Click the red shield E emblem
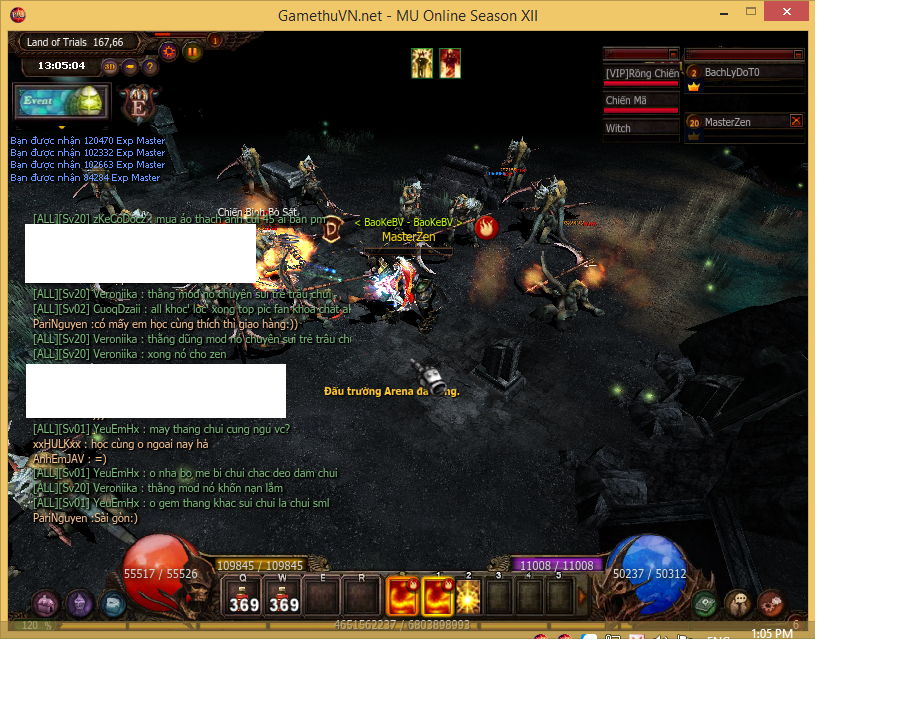 [x=135, y=103]
